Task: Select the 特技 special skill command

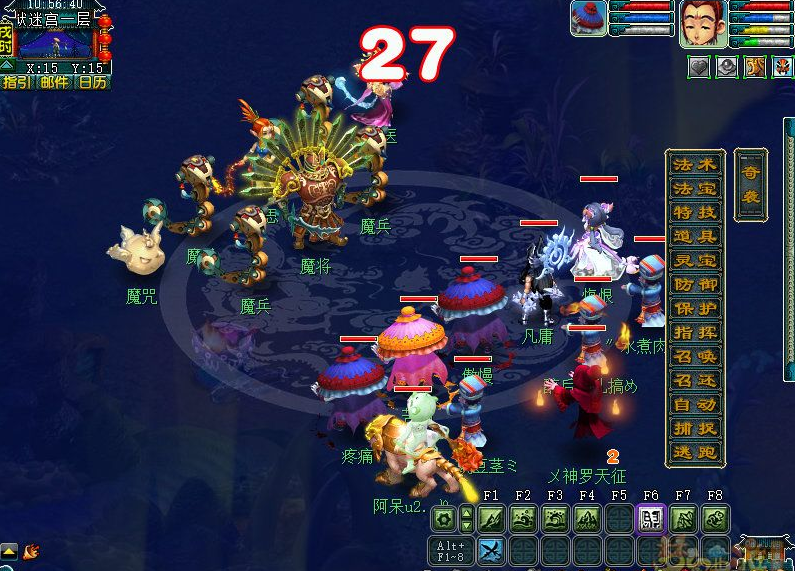Action: [694, 213]
